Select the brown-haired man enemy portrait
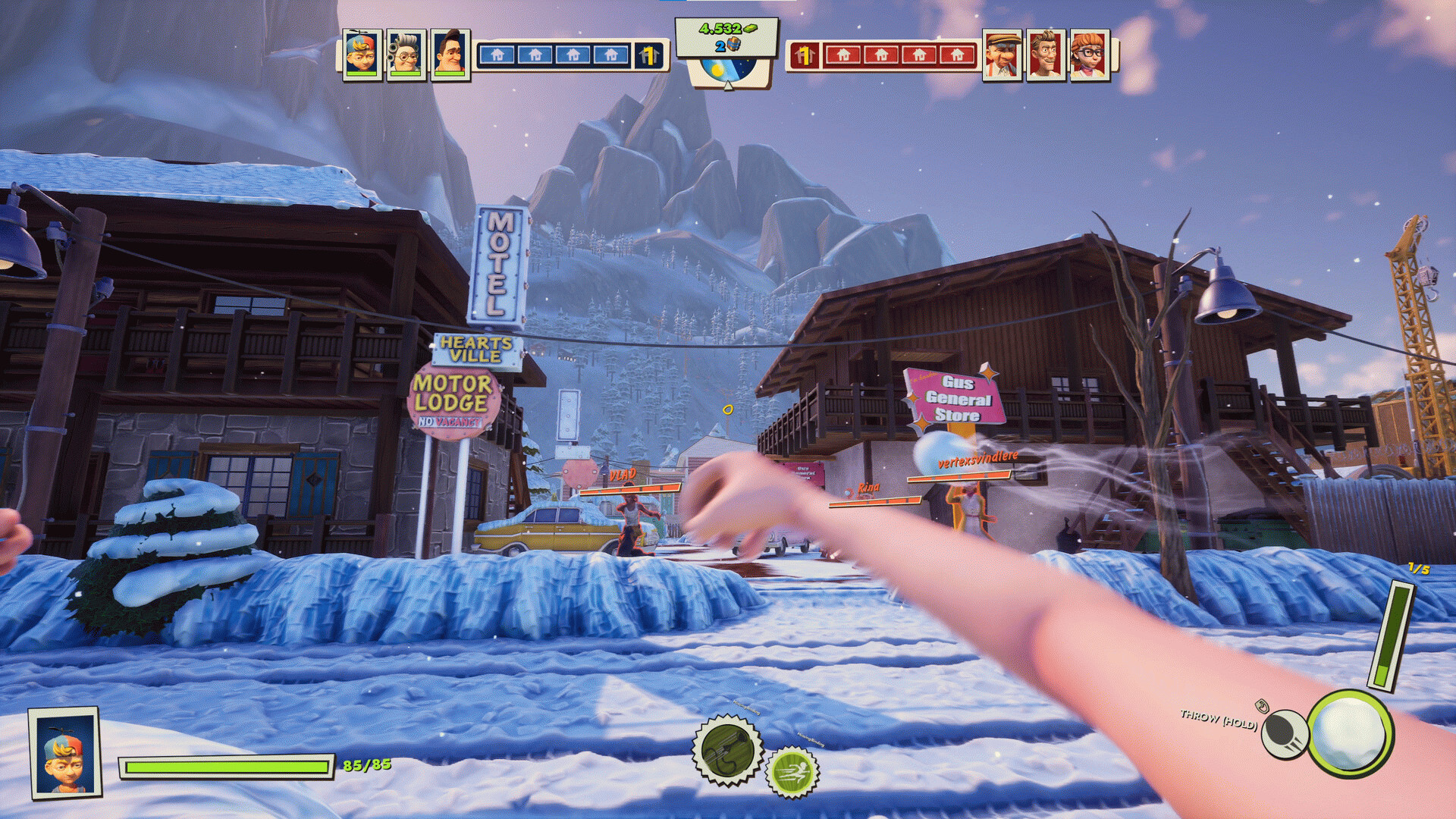The width and height of the screenshot is (1456, 819). (x=1046, y=55)
